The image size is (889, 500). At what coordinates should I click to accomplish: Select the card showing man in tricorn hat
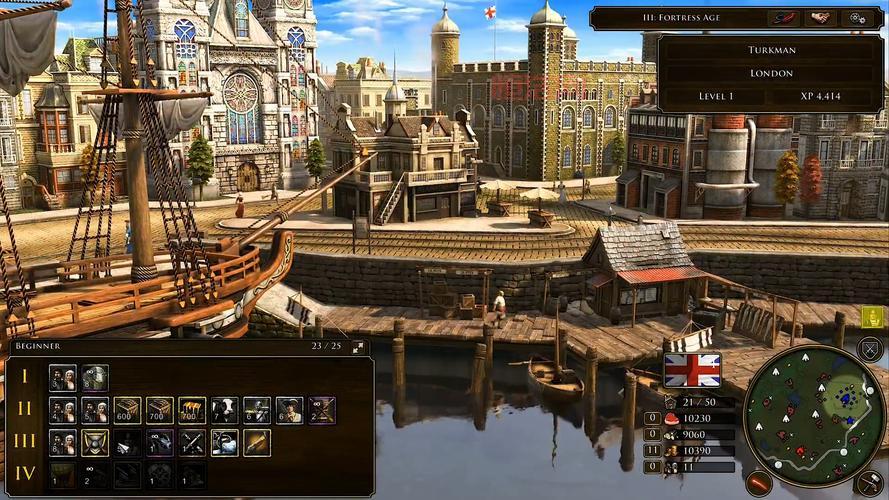[290, 410]
